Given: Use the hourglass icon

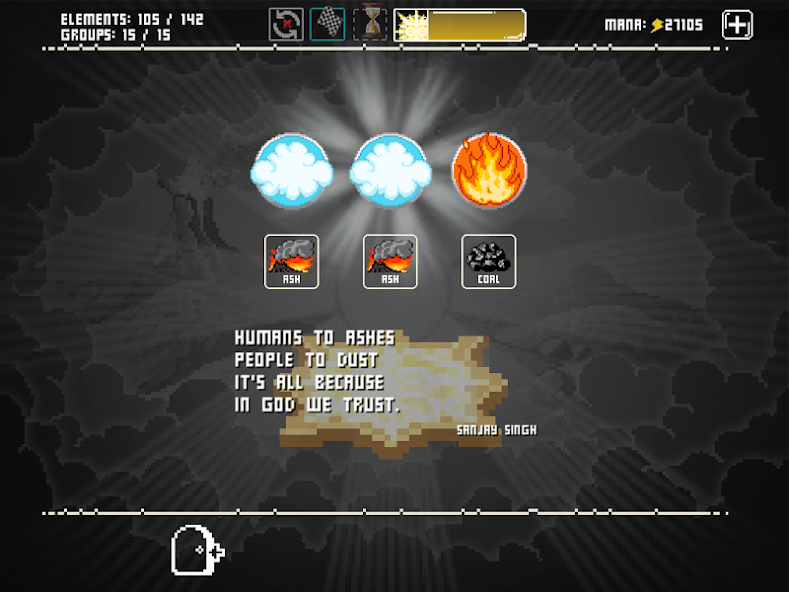Looking at the screenshot, I should click(371, 24).
